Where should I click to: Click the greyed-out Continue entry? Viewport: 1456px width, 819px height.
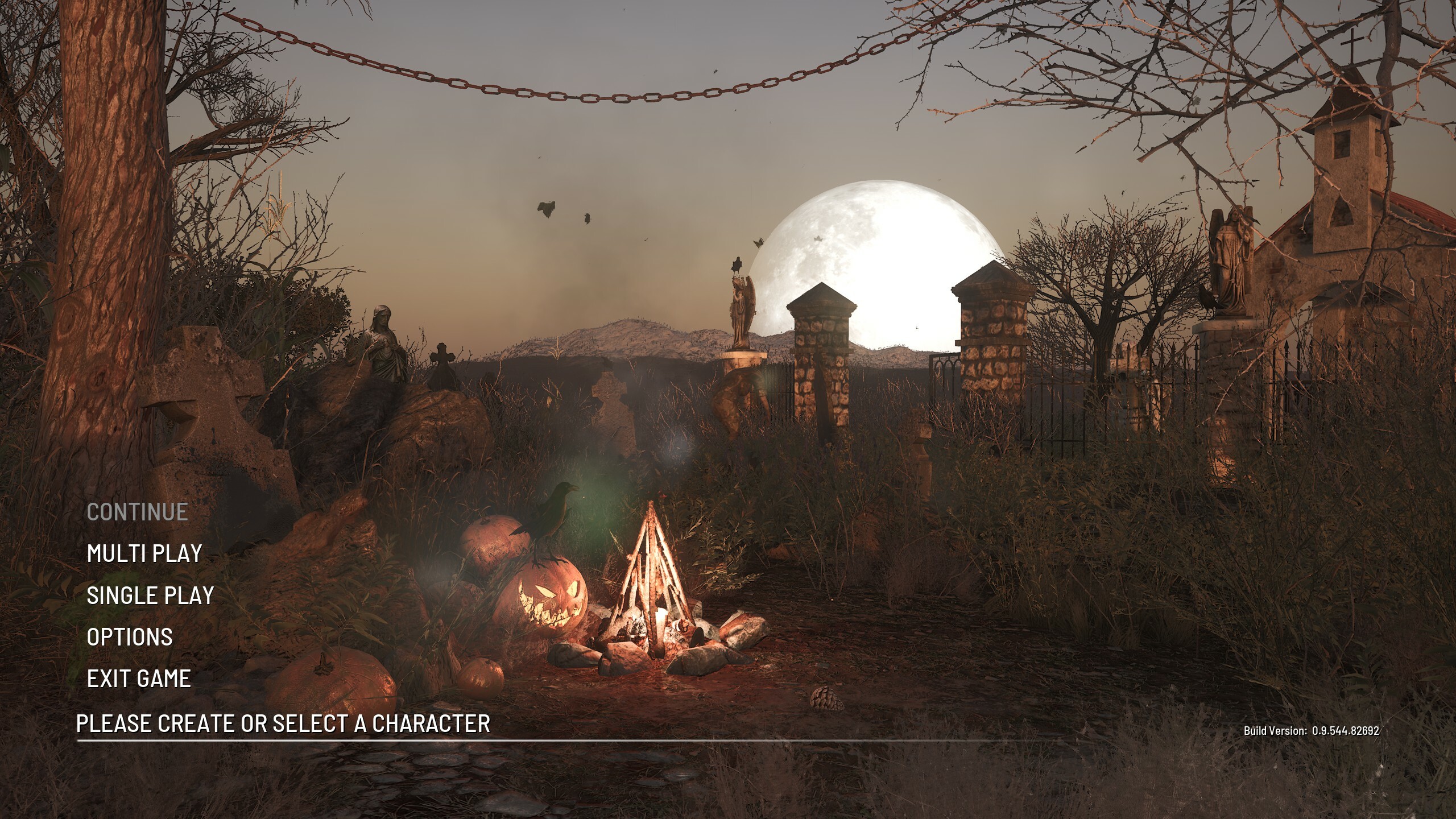point(137,512)
